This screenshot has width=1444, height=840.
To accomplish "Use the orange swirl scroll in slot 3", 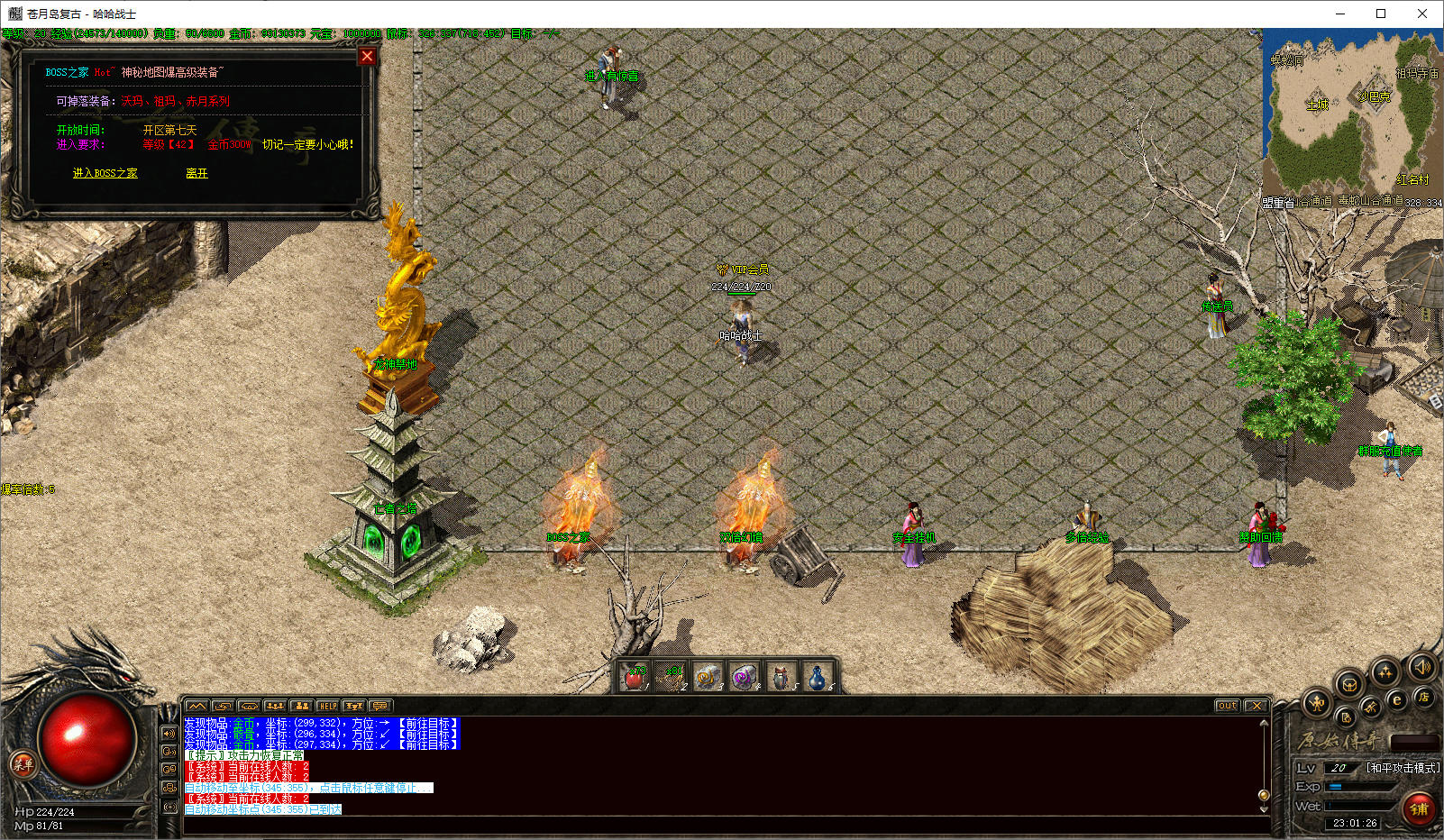I will tap(708, 677).
